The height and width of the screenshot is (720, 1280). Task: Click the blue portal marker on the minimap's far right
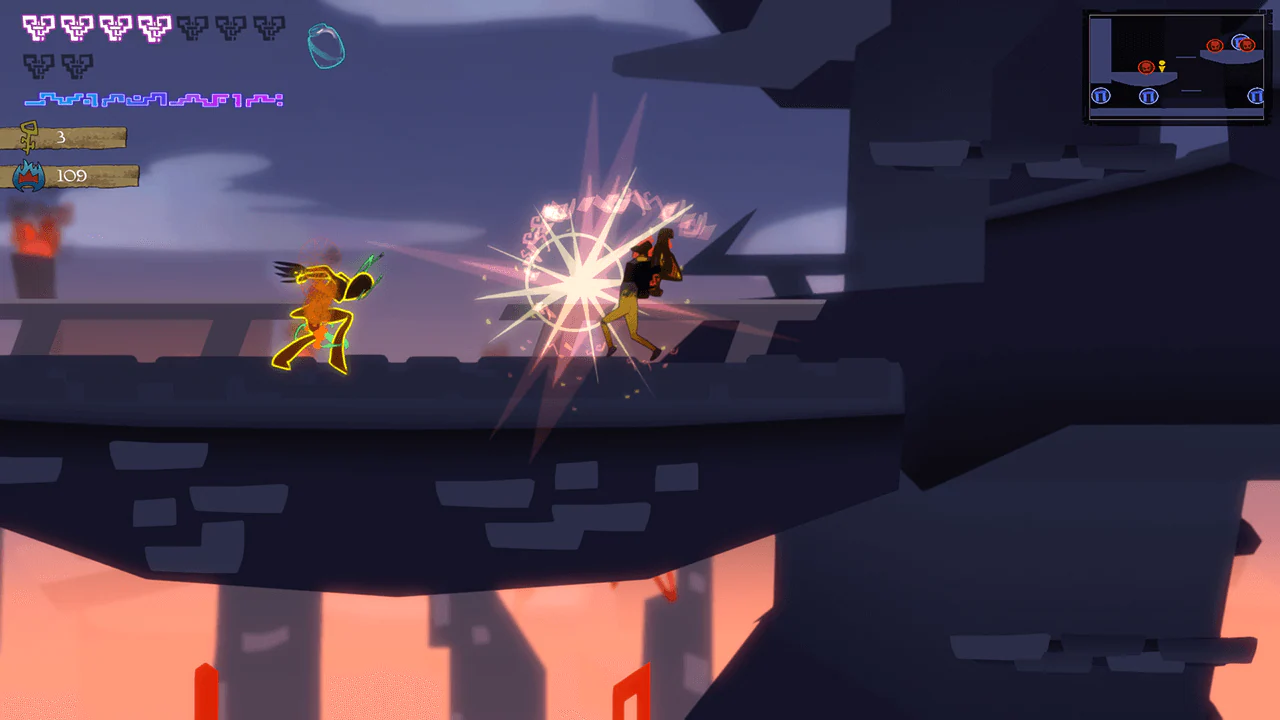coord(1257,95)
